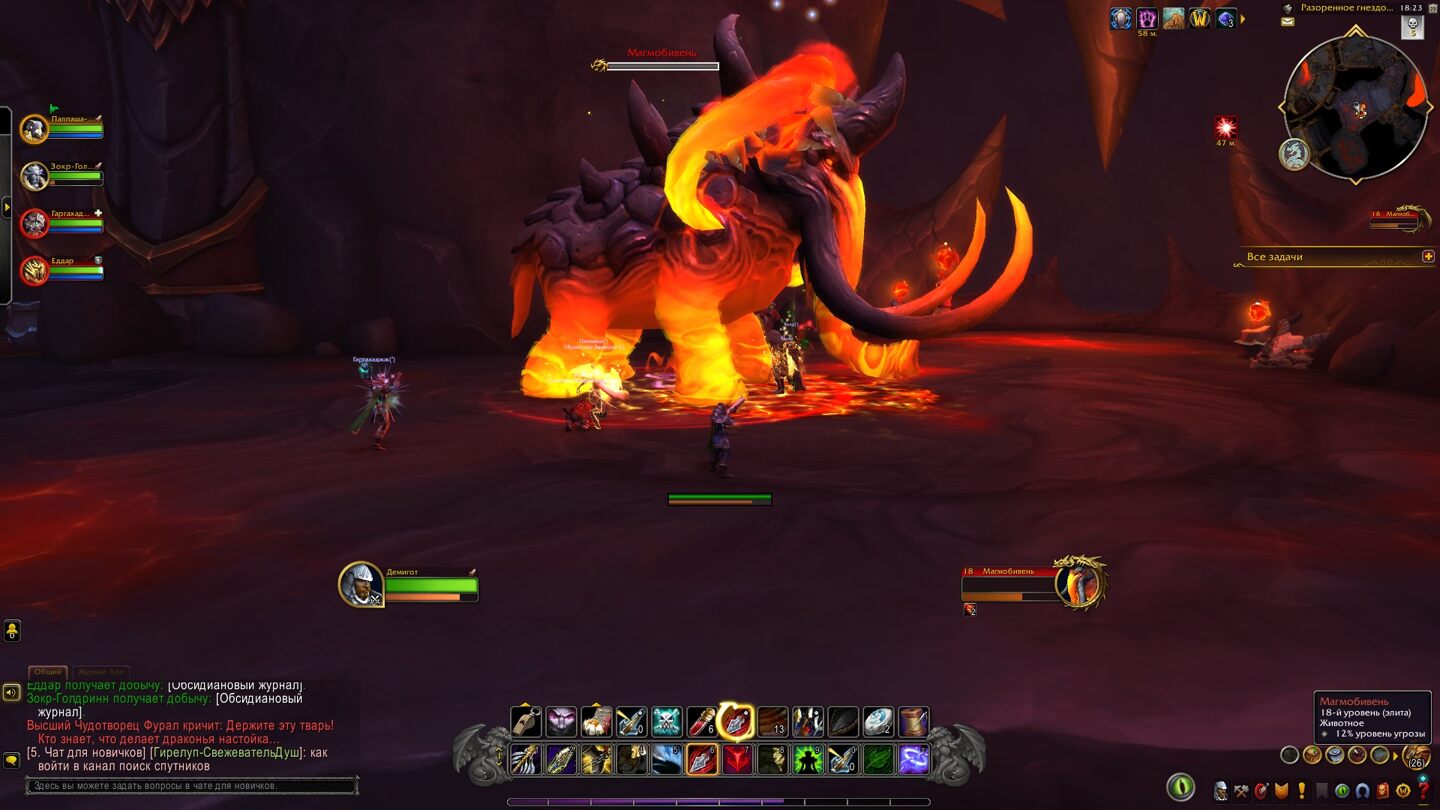This screenshot has height=810, width=1440.
Task: Activate the green skull and crossbones ability
Action: click(667, 722)
